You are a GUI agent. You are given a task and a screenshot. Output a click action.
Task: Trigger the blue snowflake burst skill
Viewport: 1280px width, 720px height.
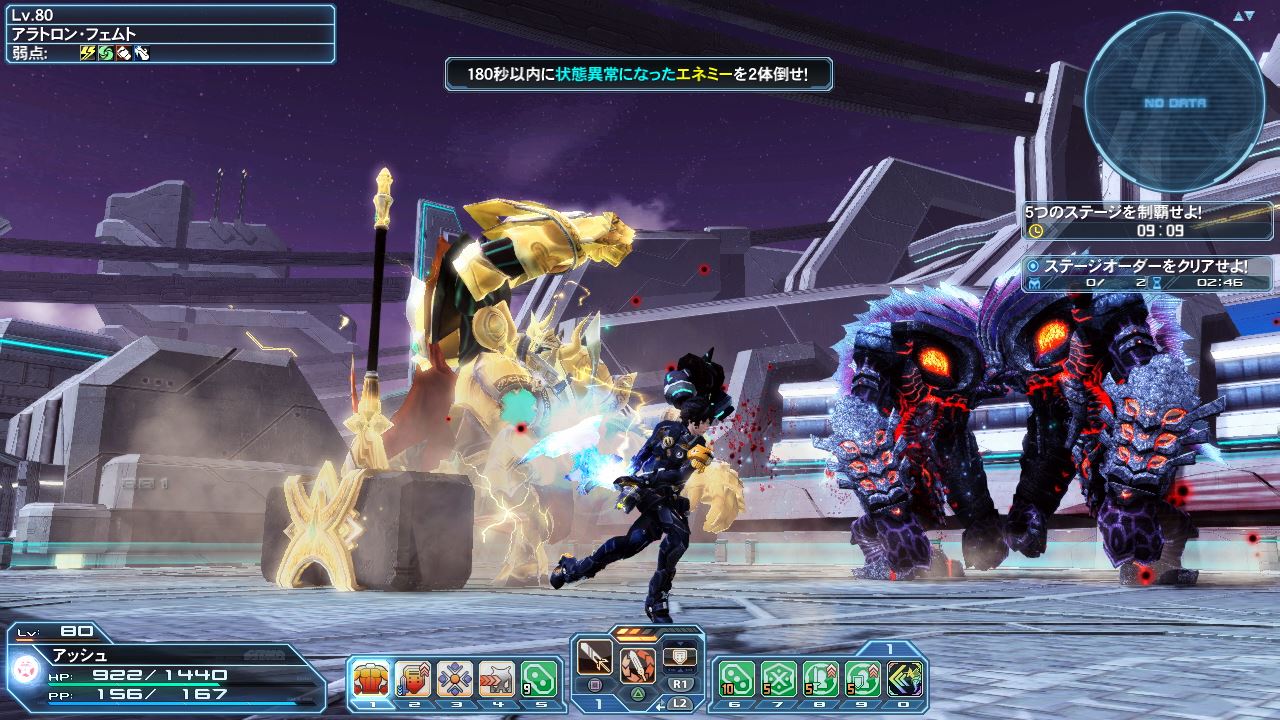[454, 679]
